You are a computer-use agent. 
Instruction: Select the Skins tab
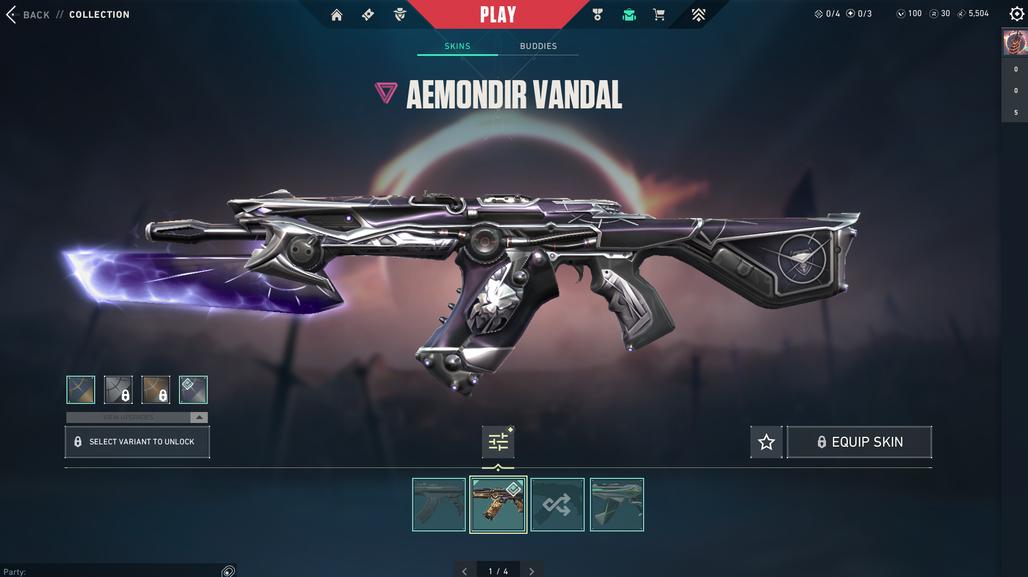[457, 46]
